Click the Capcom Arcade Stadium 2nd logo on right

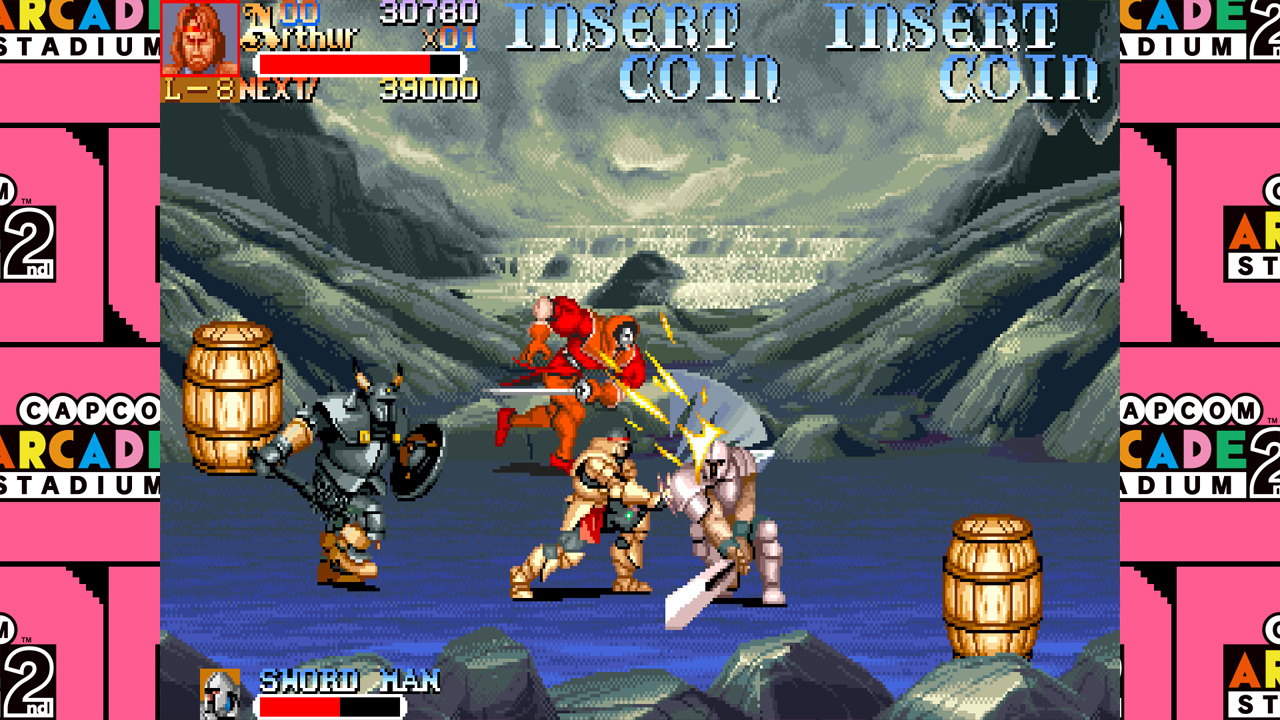(x=1215, y=440)
